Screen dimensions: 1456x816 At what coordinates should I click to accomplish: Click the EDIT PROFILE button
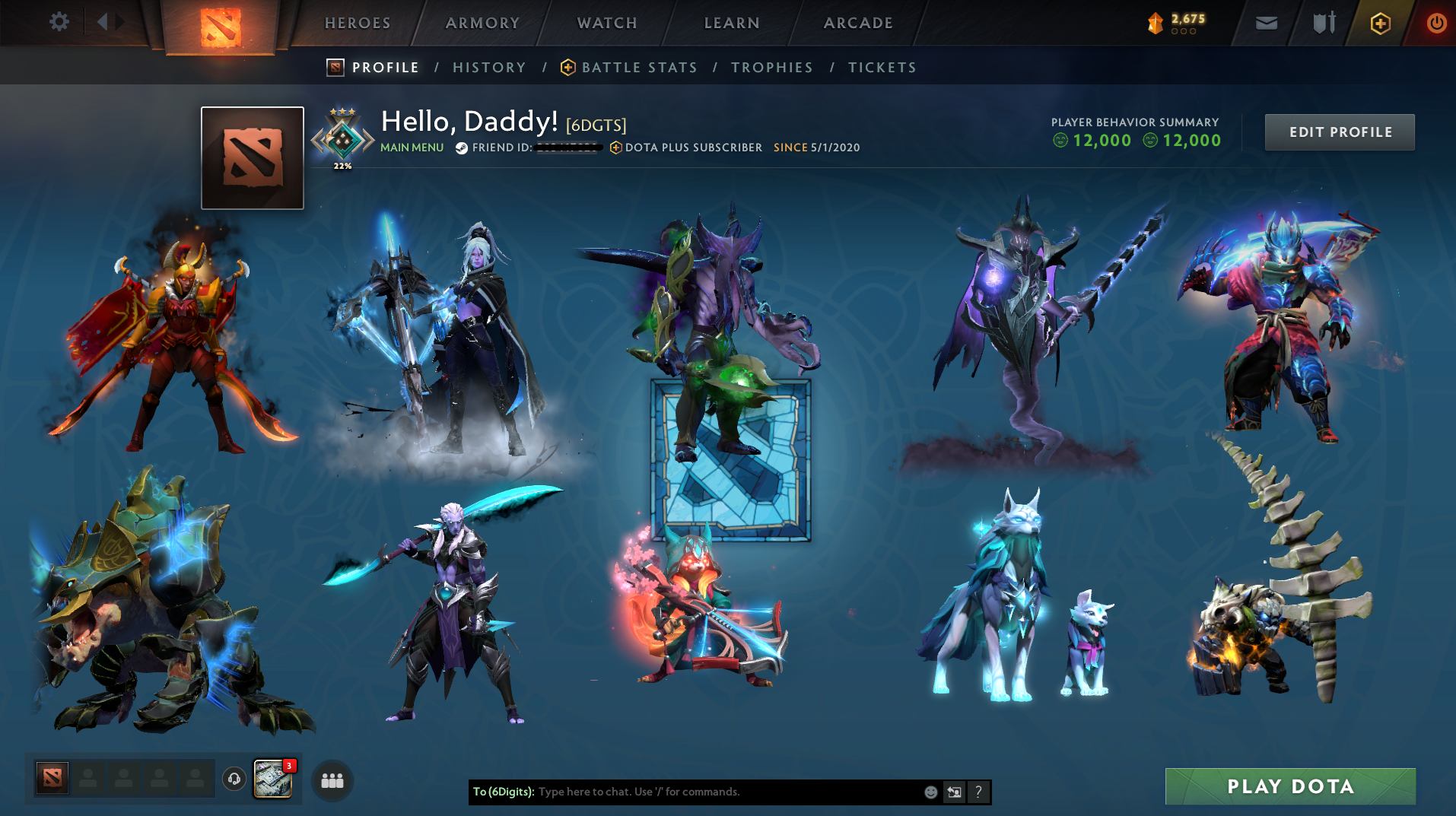tap(1339, 132)
